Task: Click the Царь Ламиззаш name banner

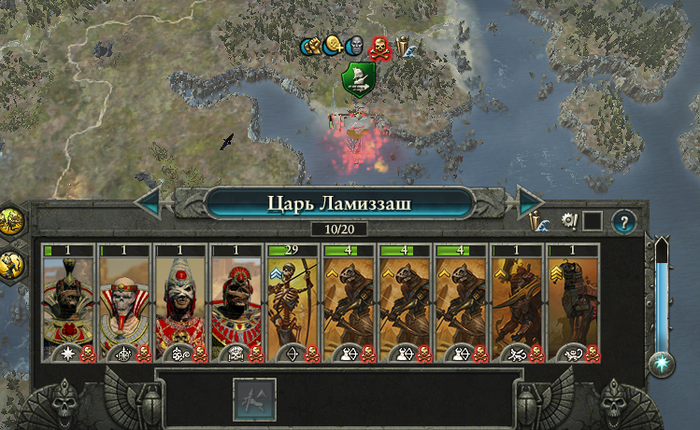Action: coord(339,203)
